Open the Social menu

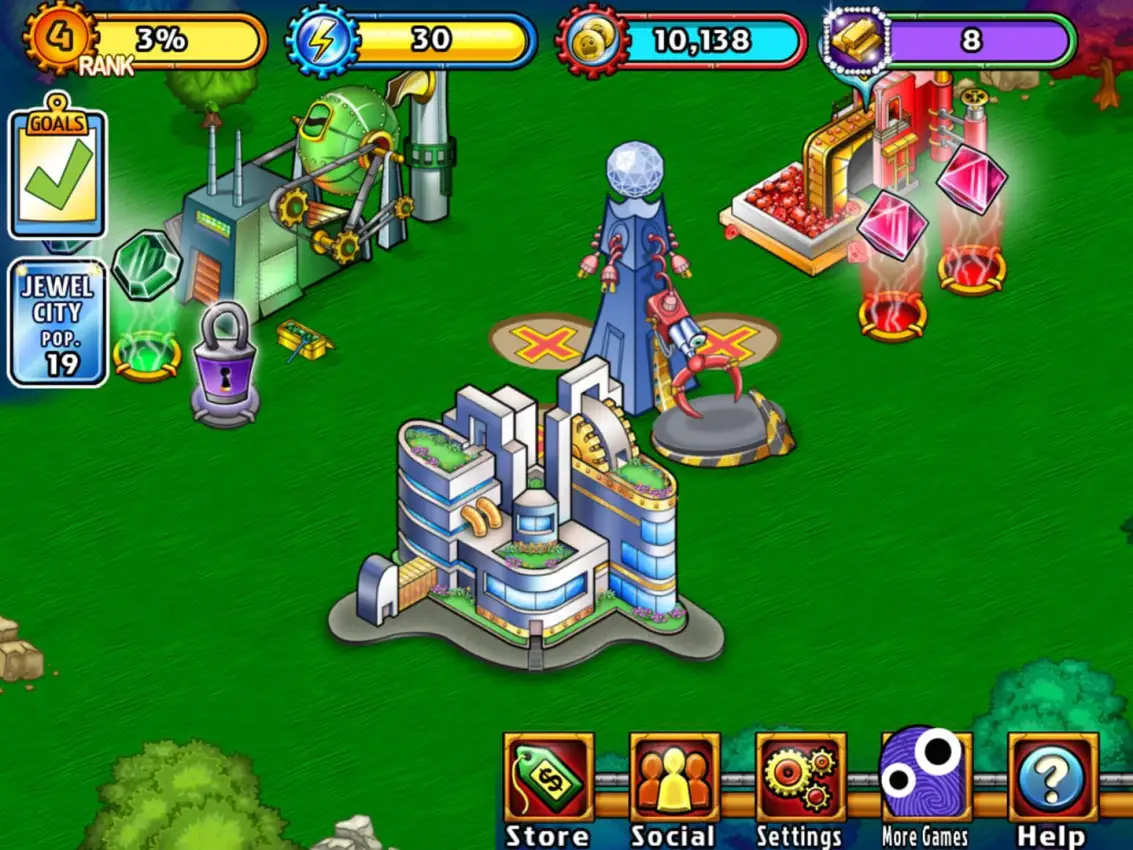click(x=674, y=780)
